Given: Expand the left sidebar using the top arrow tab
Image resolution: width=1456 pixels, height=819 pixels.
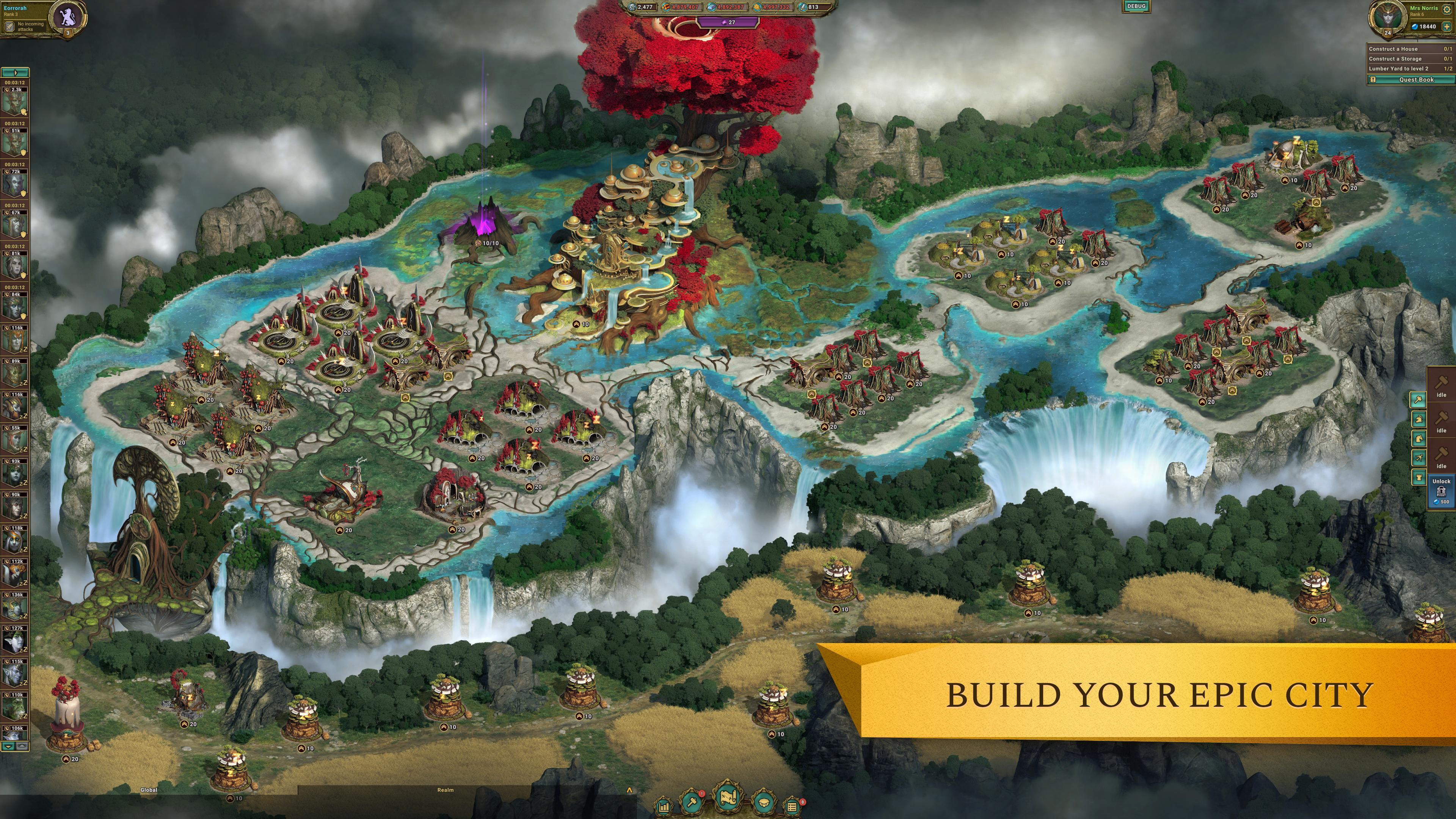Looking at the screenshot, I should click(x=16, y=72).
